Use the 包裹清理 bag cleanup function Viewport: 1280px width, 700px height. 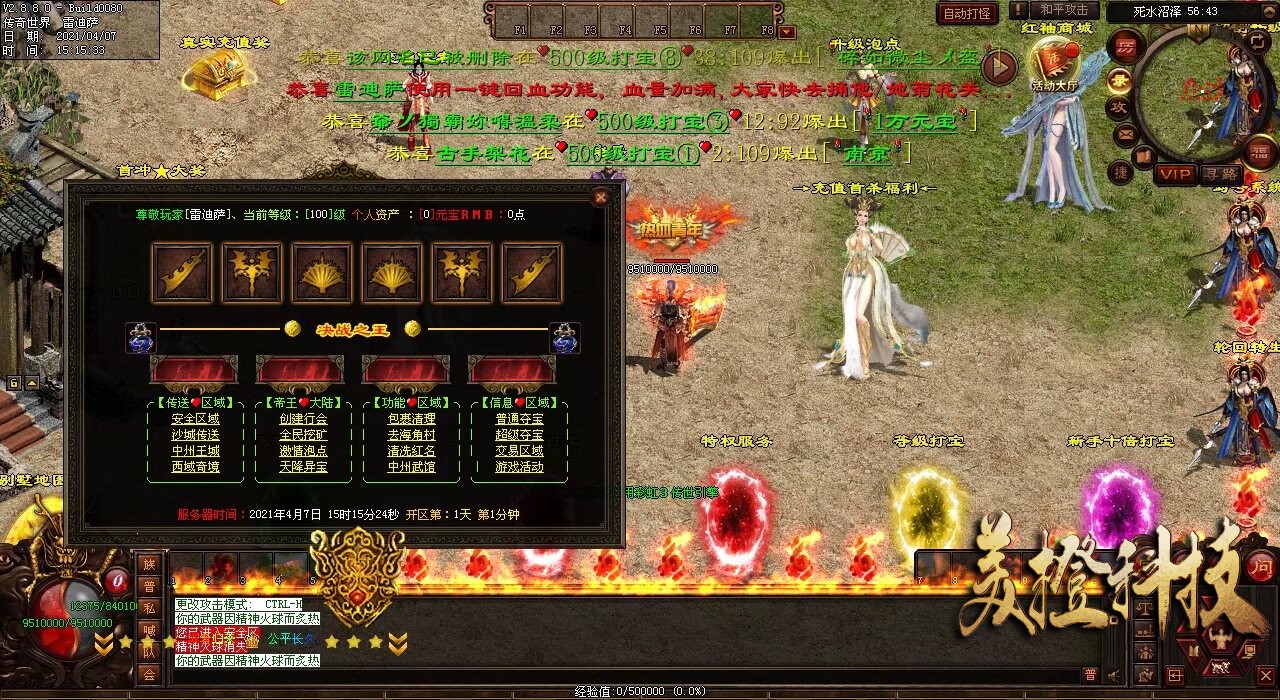click(411, 419)
